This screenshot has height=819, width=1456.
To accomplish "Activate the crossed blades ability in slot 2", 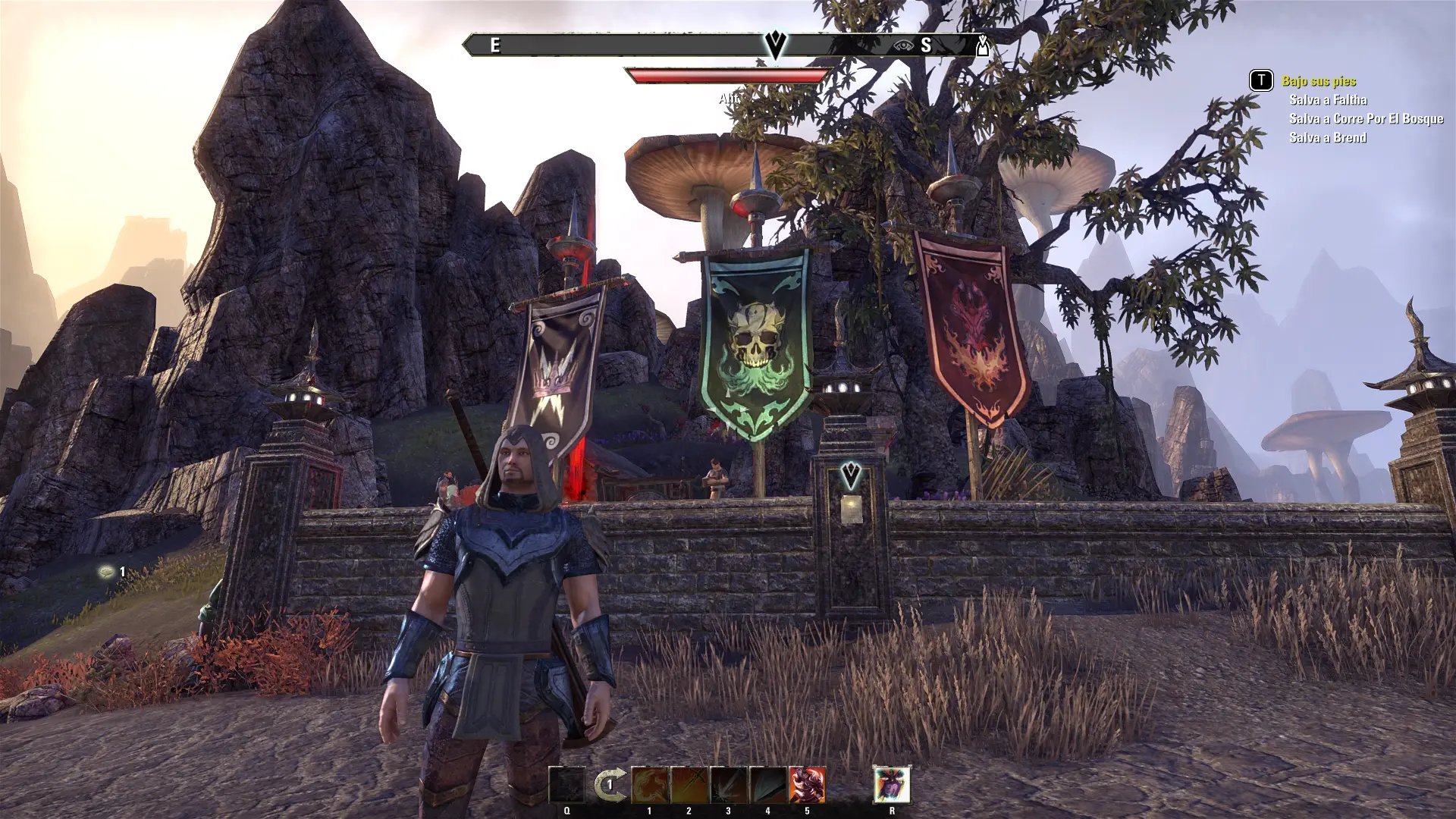I will point(689,785).
